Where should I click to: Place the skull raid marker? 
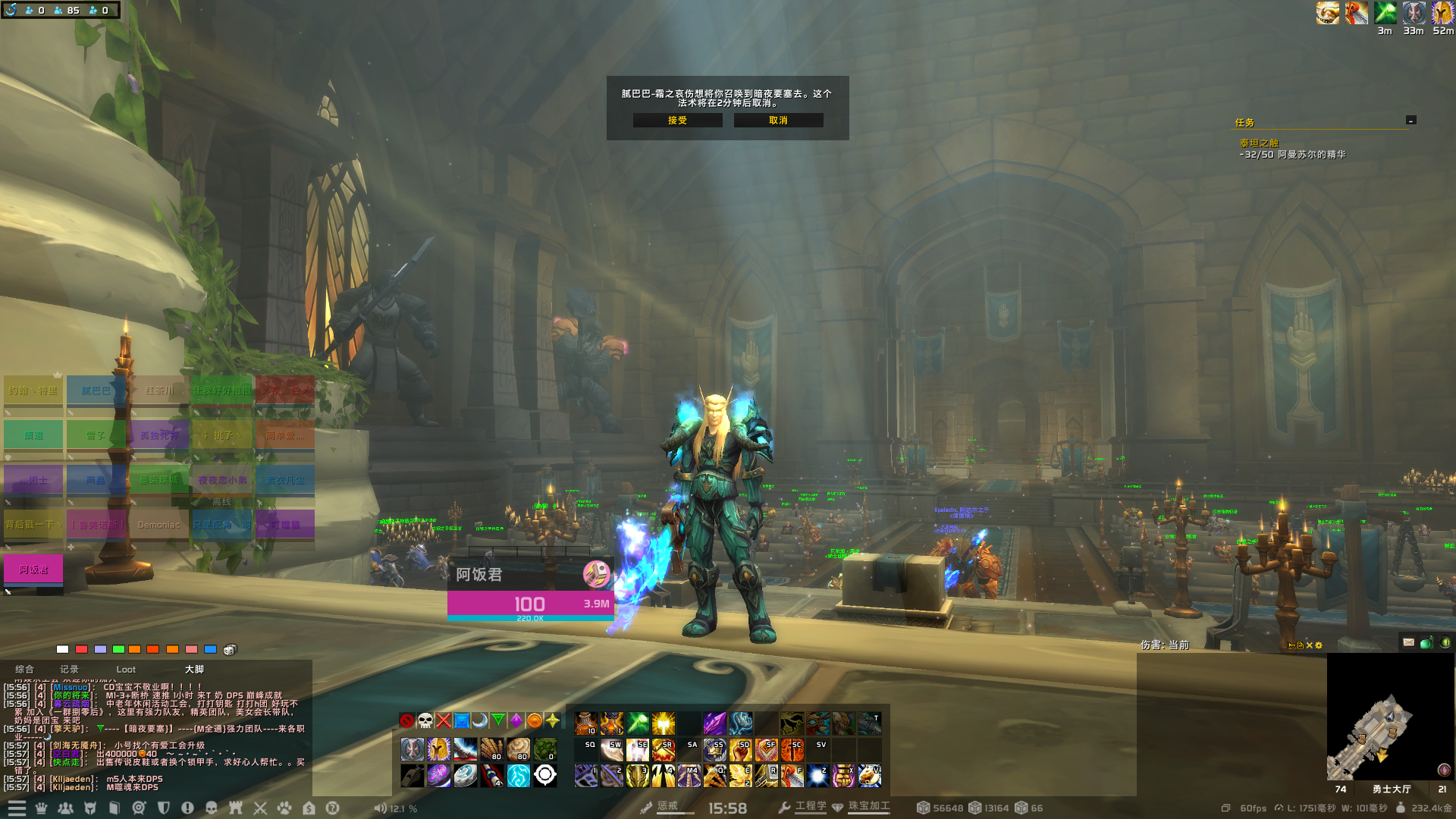[425, 720]
